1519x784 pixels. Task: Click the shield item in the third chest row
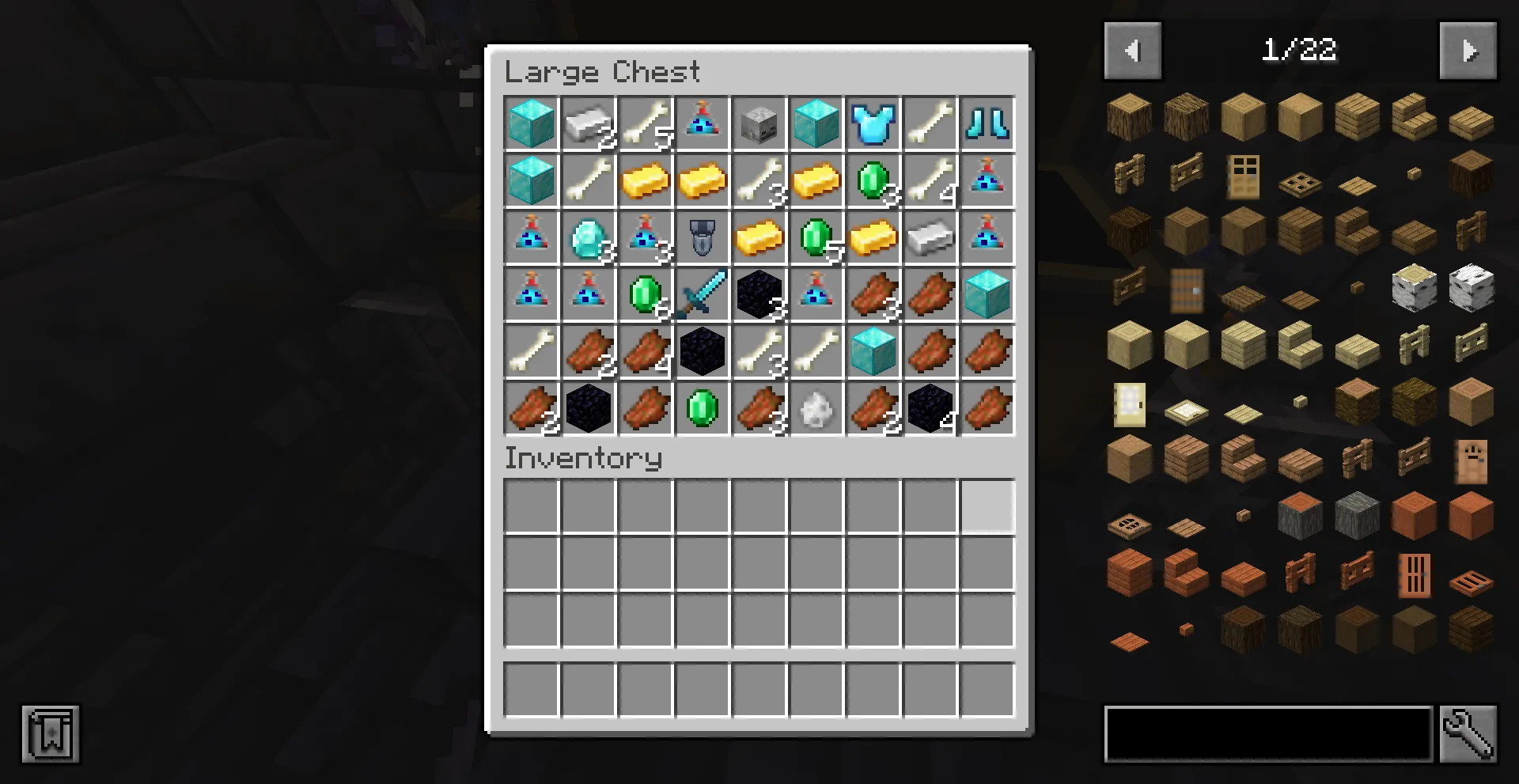[703, 237]
